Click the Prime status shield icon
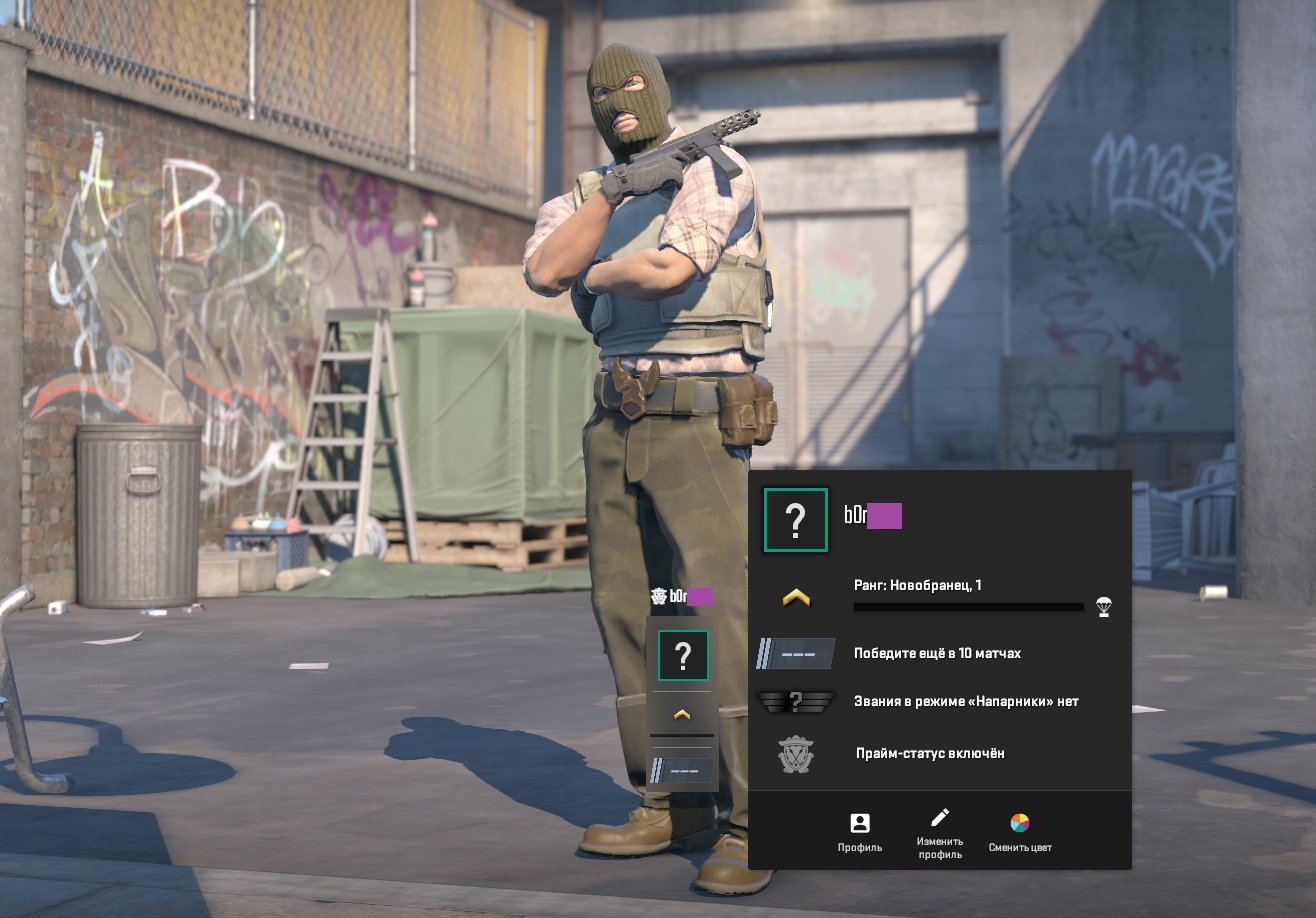The width and height of the screenshot is (1316, 918). pos(796,757)
